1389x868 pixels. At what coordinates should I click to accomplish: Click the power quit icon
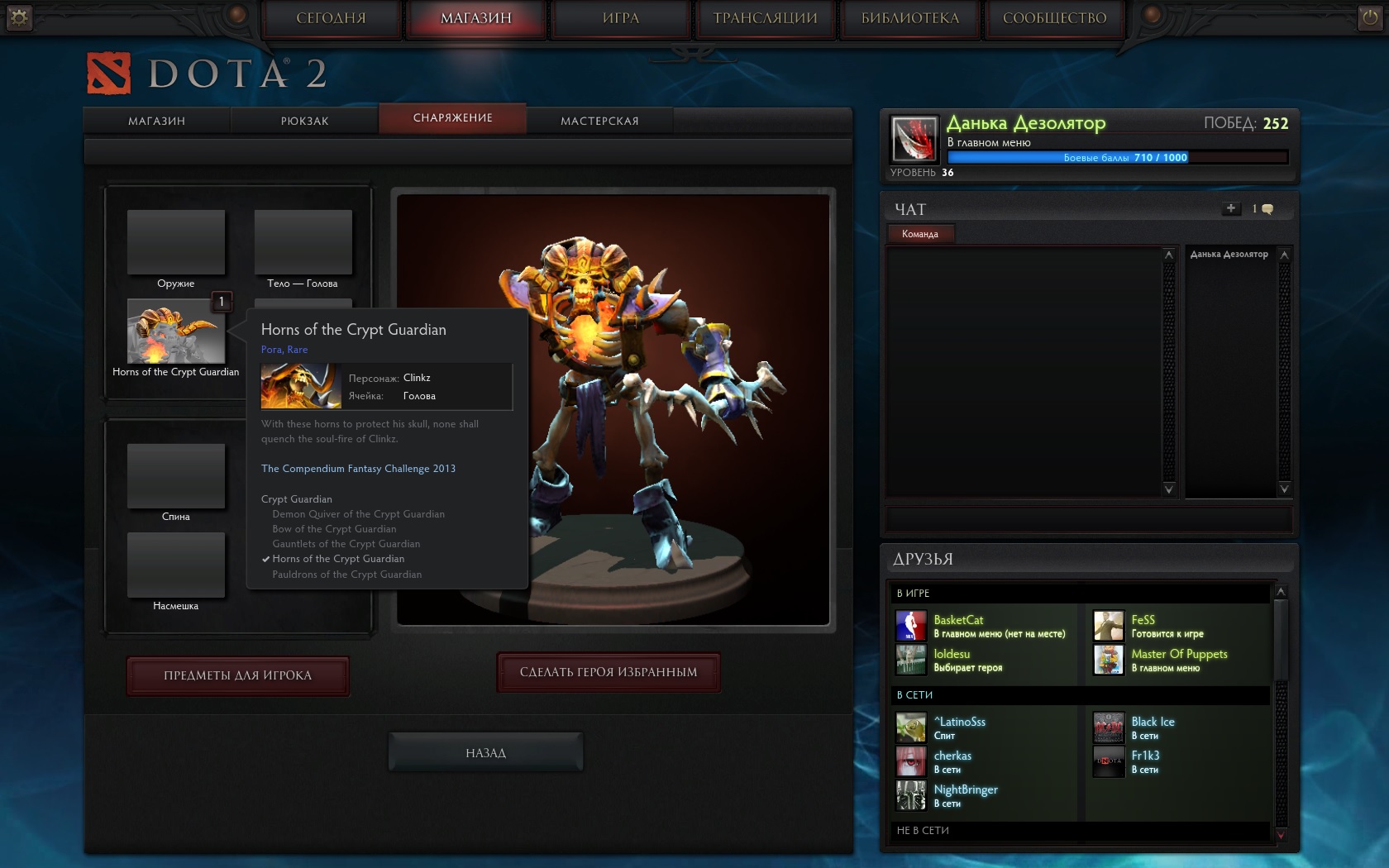click(1369, 17)
